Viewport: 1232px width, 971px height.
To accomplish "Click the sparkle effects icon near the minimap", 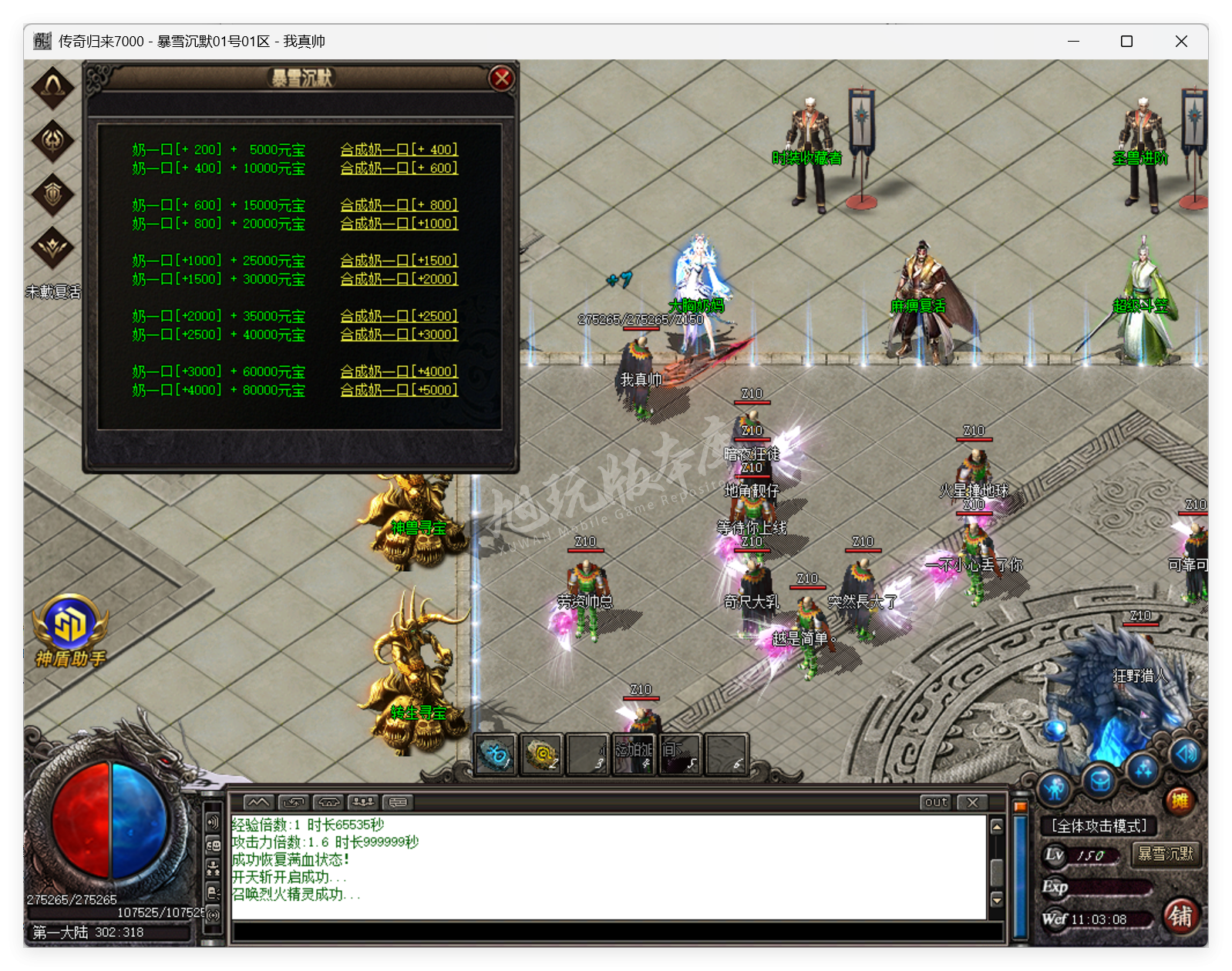I will click(1143, 768).
